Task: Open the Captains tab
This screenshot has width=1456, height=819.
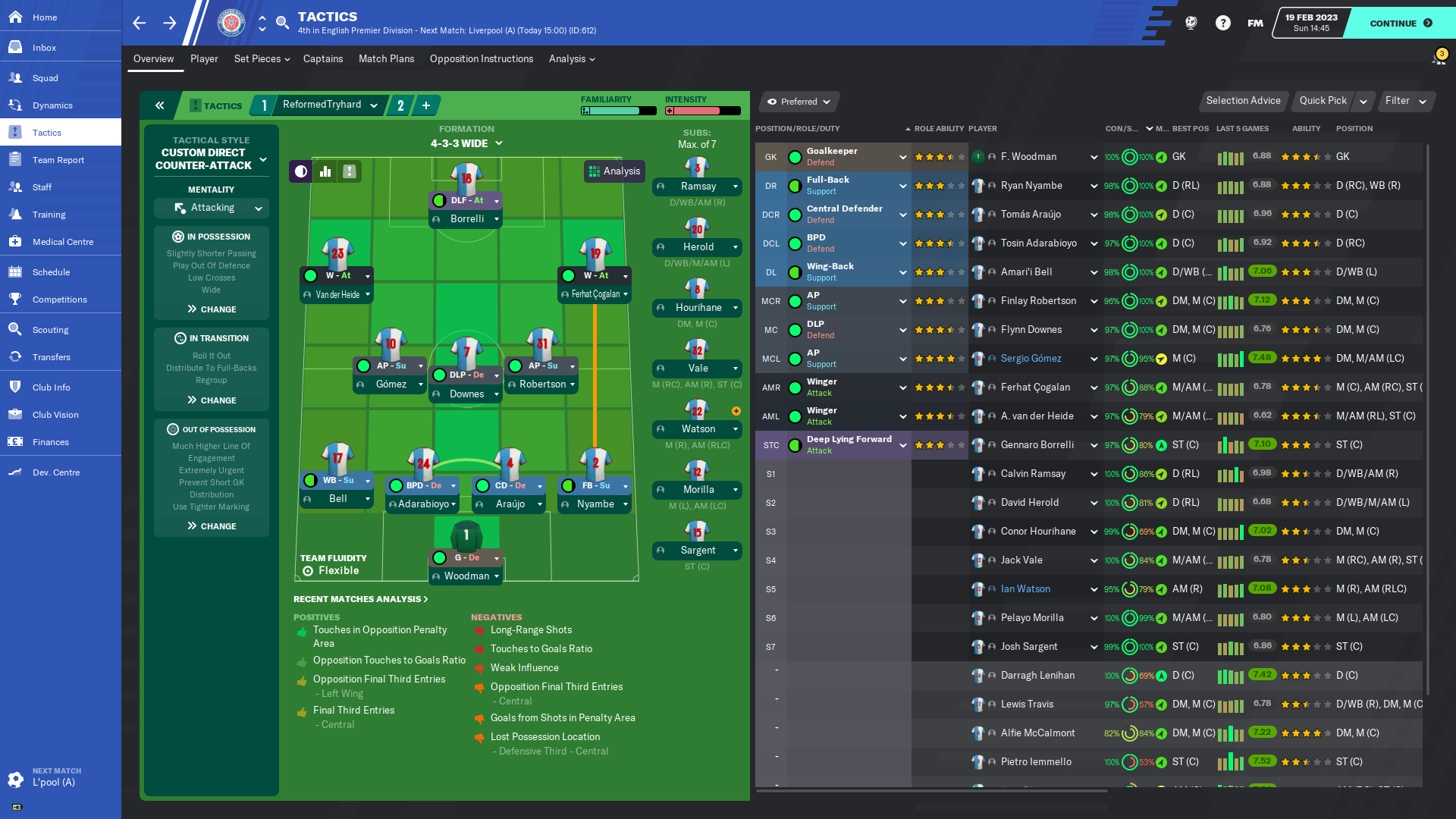Action: point(323,59)
